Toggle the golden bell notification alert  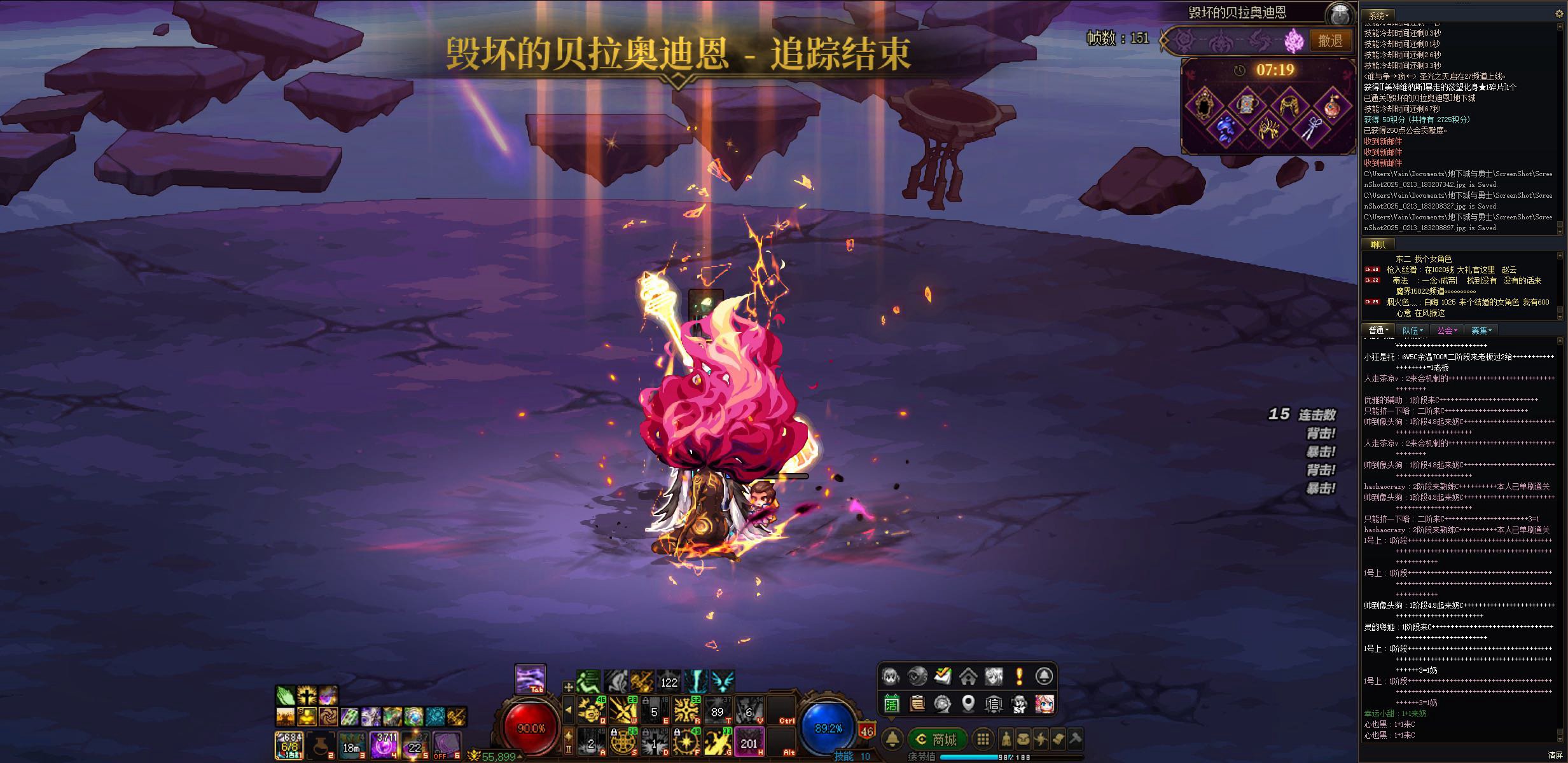click(x=892, y=740)
